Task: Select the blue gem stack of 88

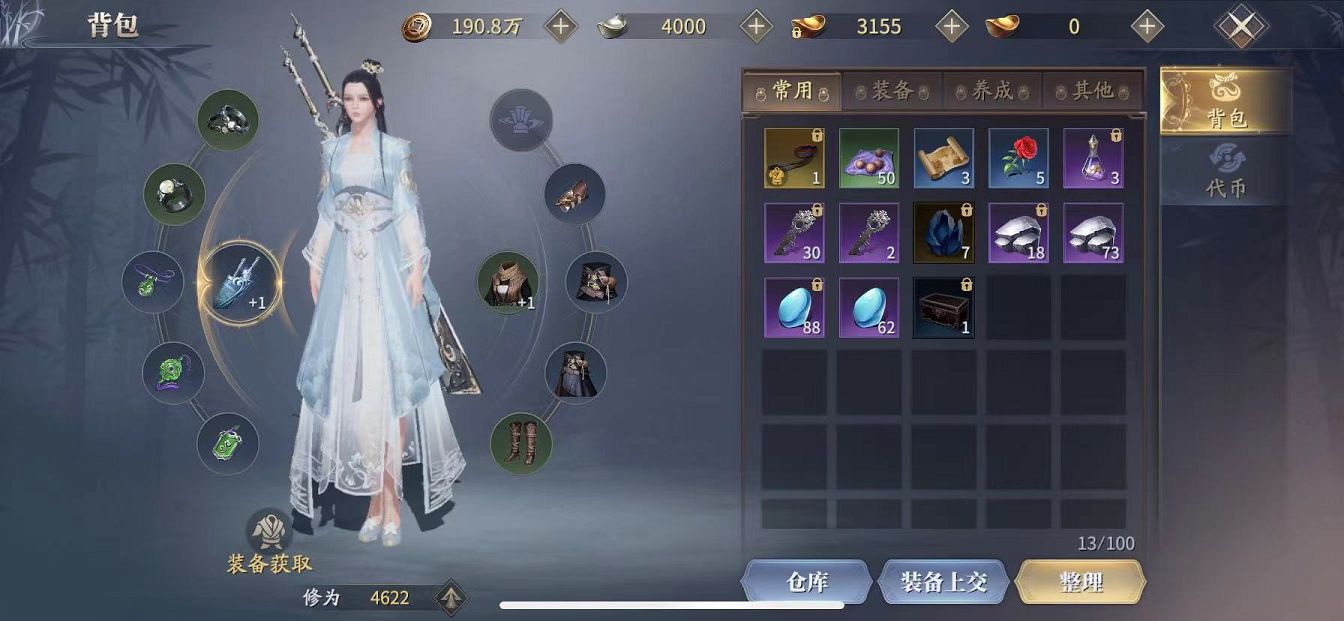Action: 795,308
